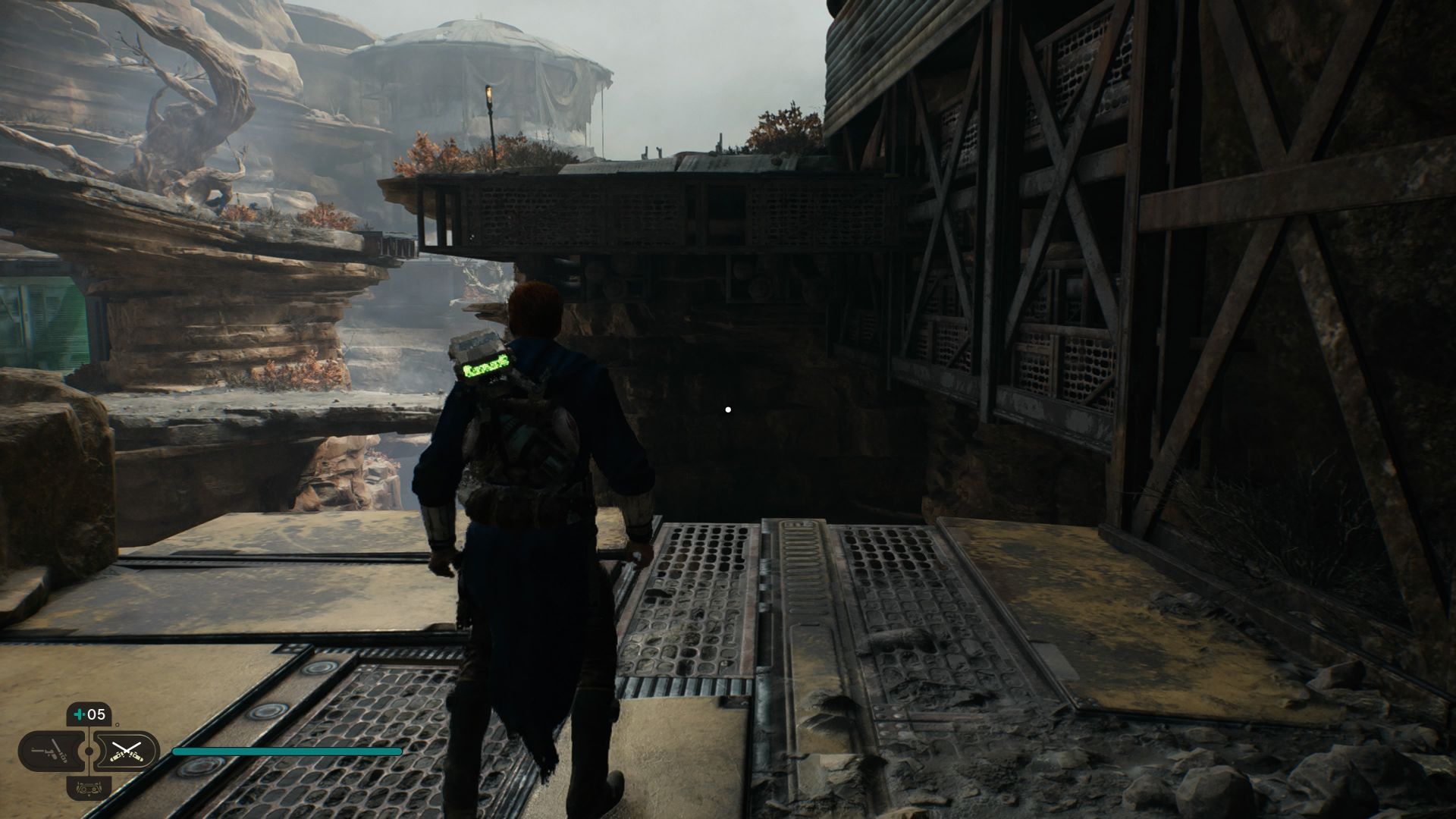
Task: Switch to the crossed lightsabers stance
Action: click(x=127, y=751)
